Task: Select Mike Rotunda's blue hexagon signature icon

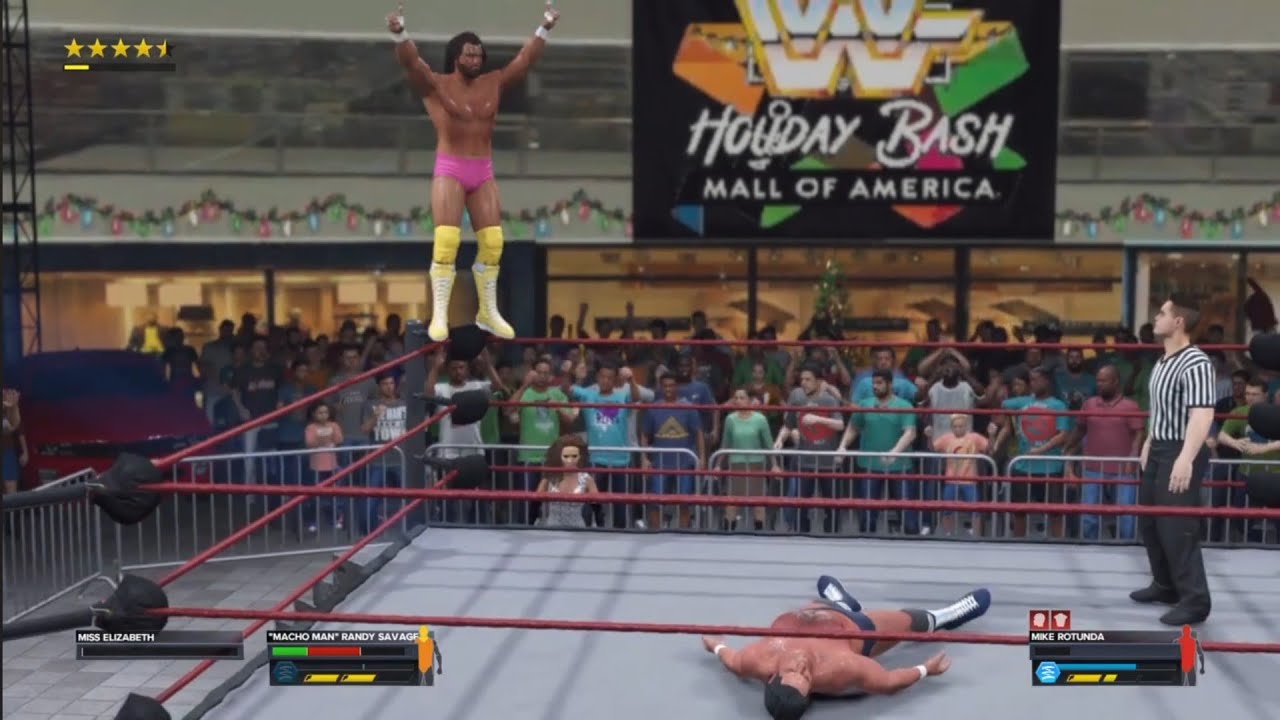Action: tap(1047, 672)
